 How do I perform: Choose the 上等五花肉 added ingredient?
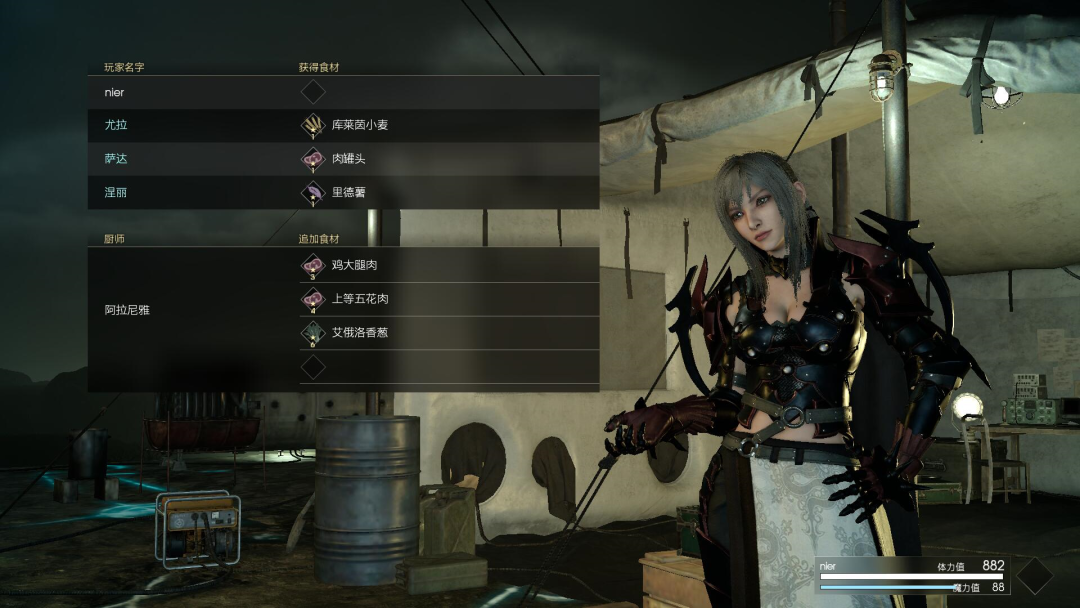pos(359,299)
